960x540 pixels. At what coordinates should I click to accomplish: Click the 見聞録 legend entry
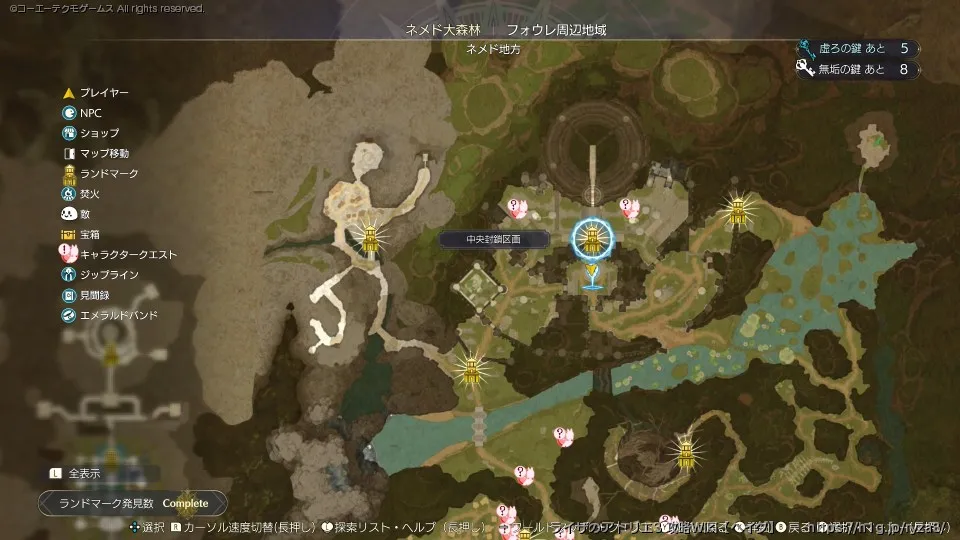click(x=95, y=295)
